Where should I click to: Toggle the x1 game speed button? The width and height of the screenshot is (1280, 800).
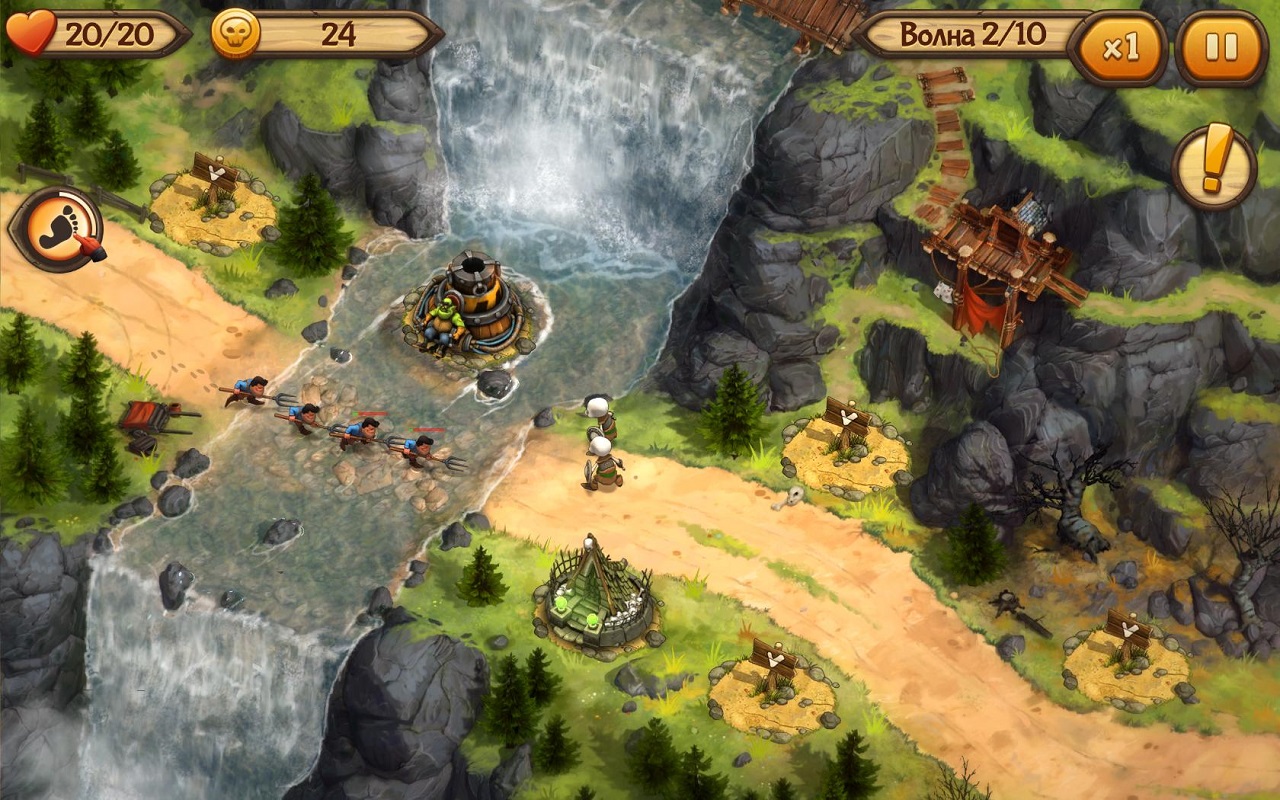pyautogui.click(x=1118, y=48)
